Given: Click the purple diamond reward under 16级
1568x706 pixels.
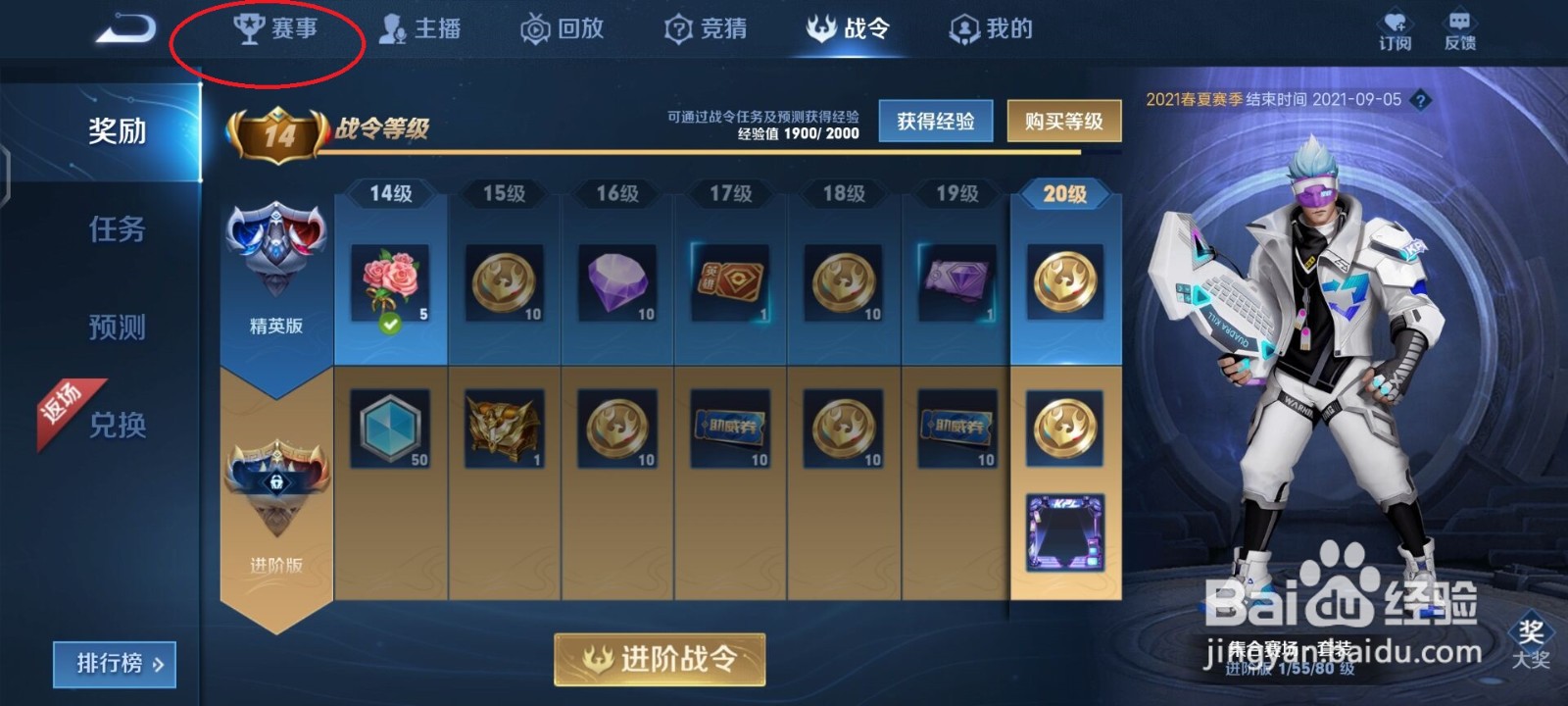Looking at the screenshot, I should pos(616,280).
